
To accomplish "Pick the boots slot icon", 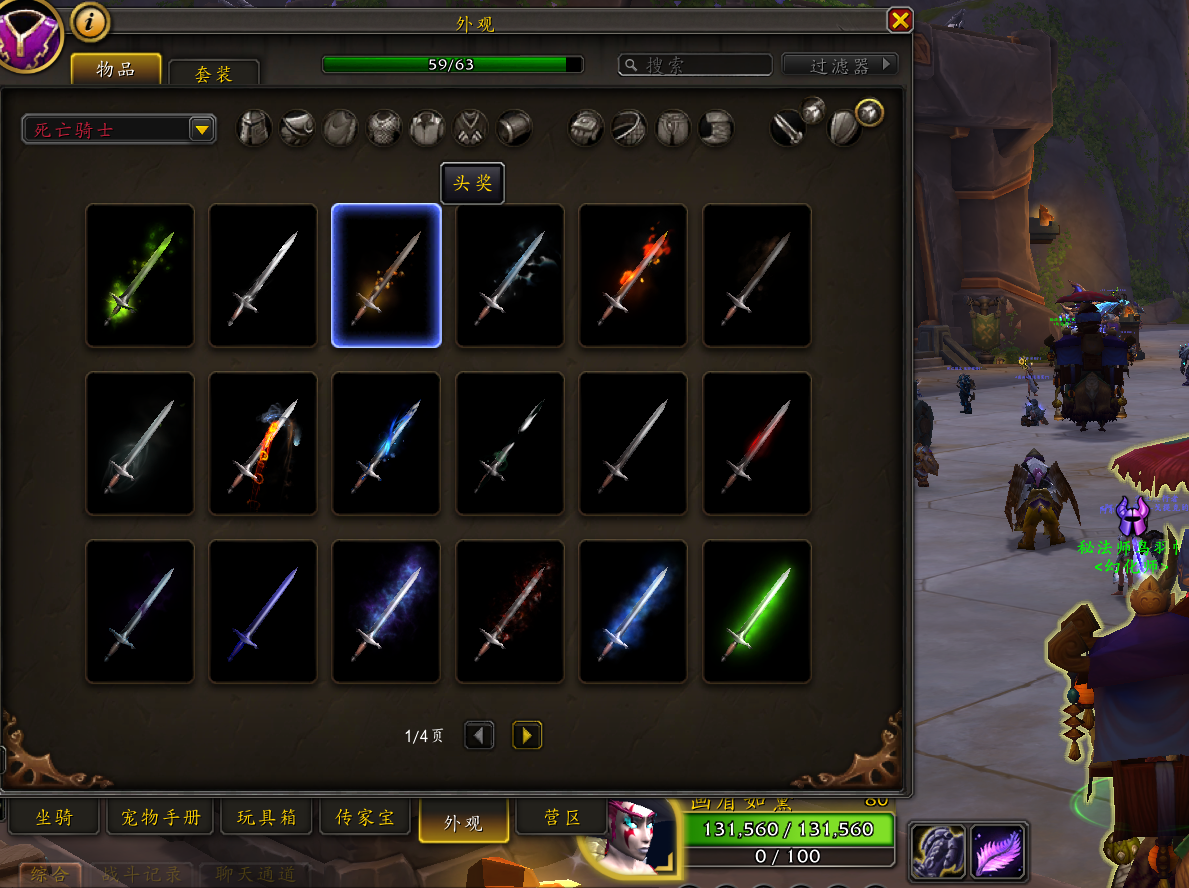I will tap(716, 128).
